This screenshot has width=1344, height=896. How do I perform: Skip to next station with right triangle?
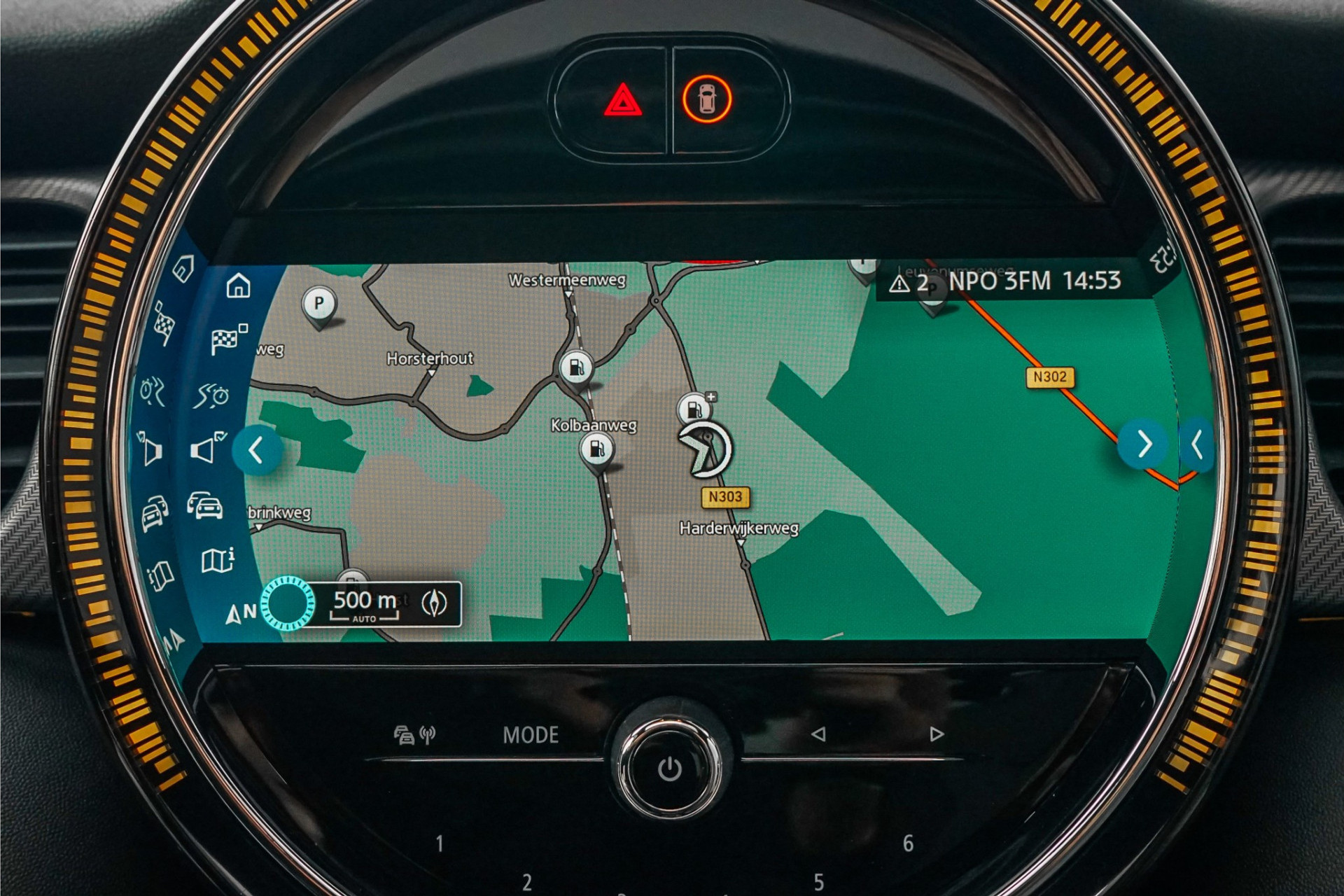coord(936,734)
